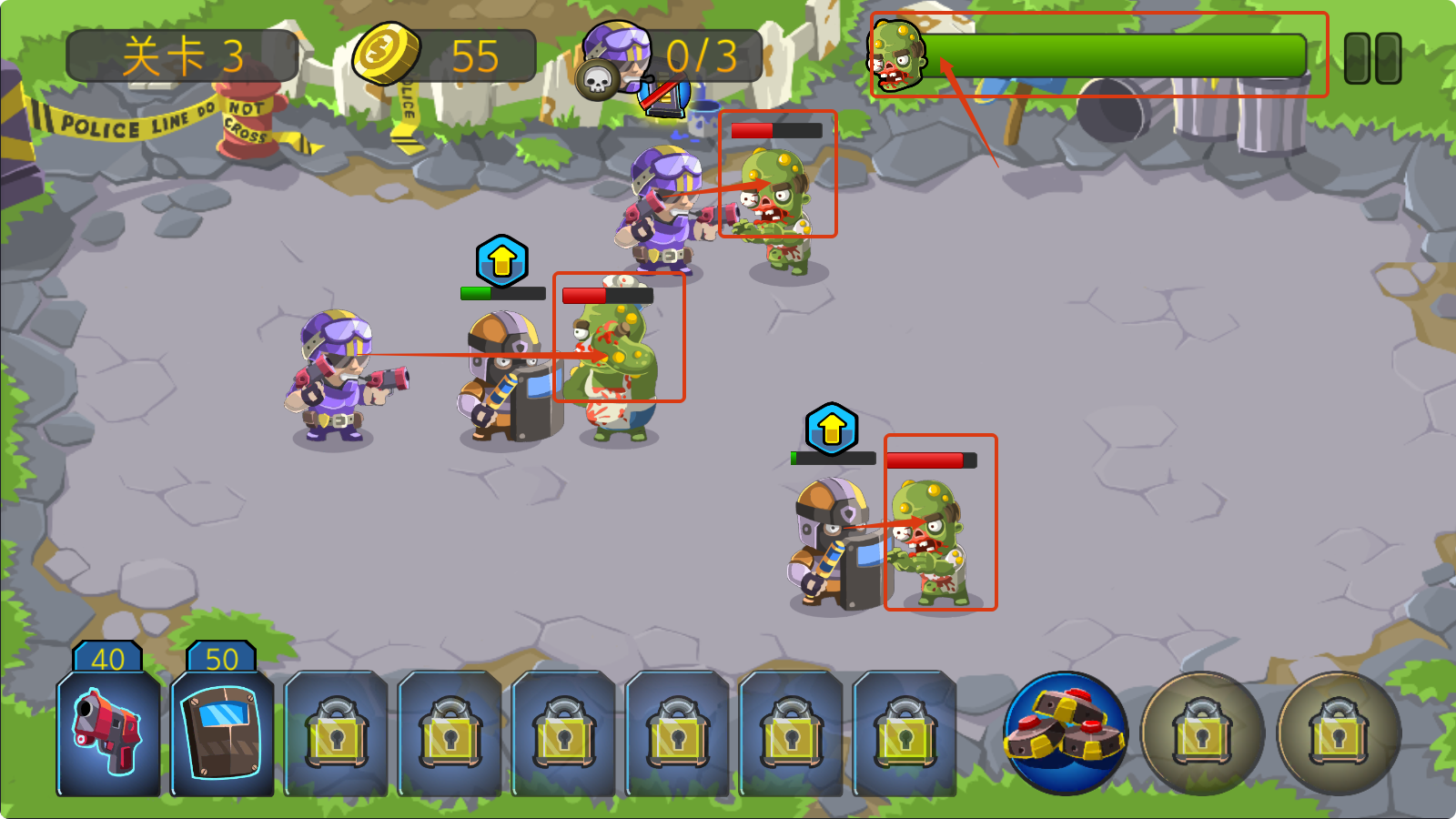Choose the riot shield unit card costing 50
Screen dimensions: 1456x819
[222, 731]
